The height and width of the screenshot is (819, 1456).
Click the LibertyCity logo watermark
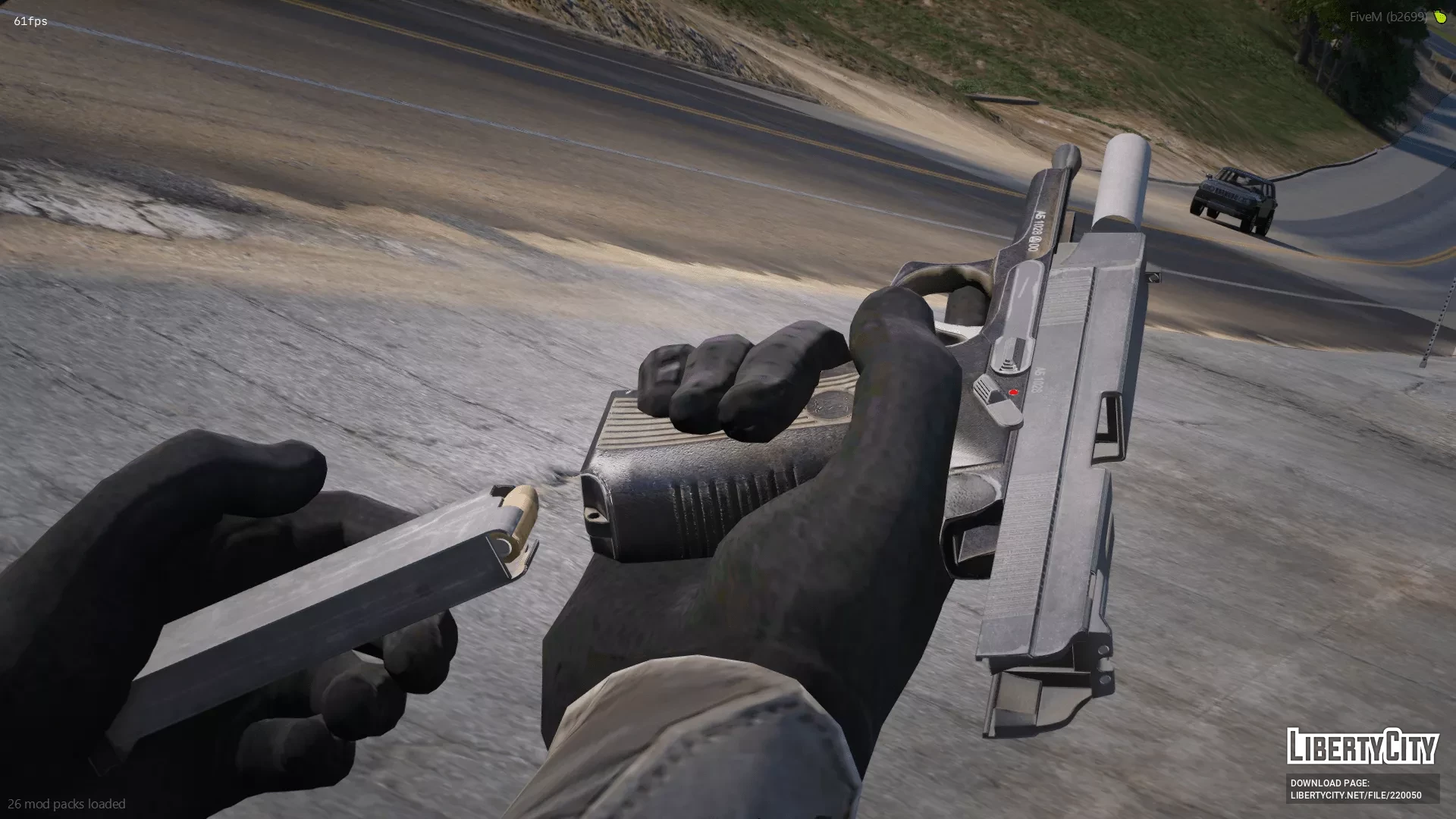click(x=1362, y=746)
